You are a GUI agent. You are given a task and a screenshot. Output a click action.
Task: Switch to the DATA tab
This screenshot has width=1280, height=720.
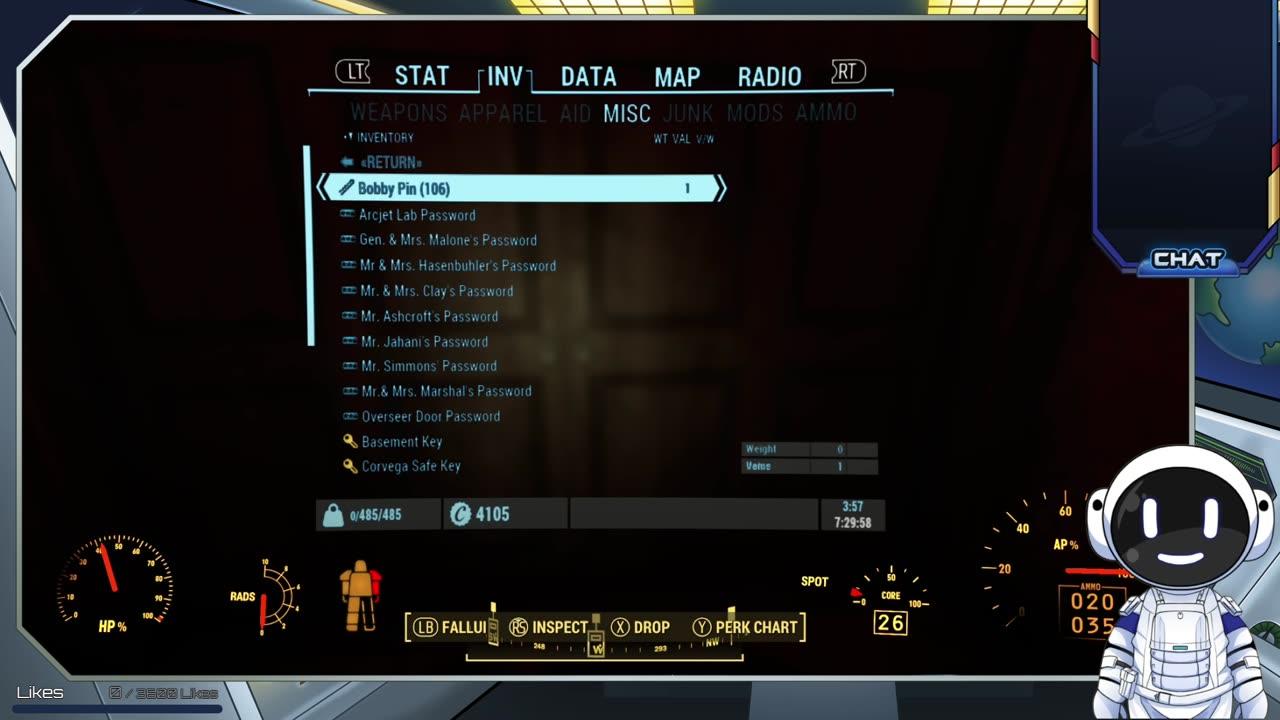586,75
